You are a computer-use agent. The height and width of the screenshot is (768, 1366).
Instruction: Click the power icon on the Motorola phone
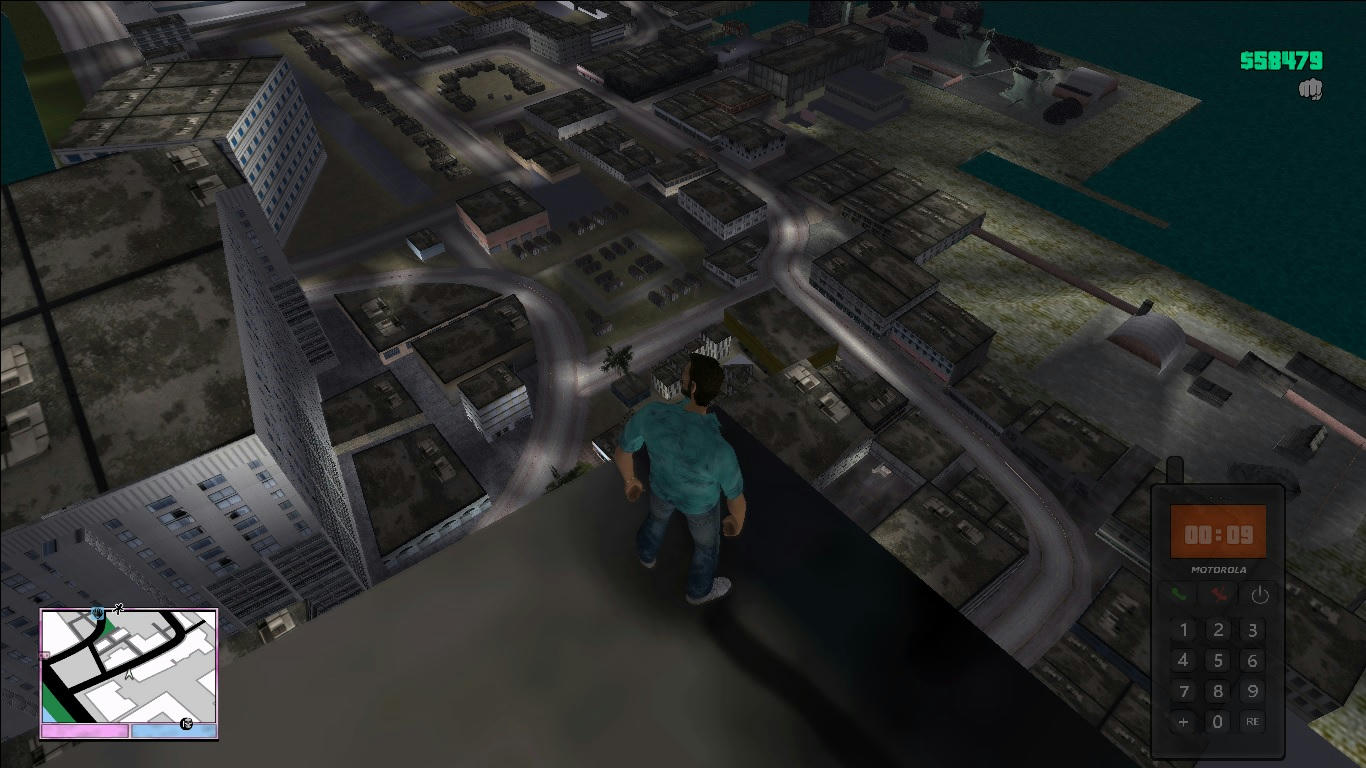click(1260, 595)
